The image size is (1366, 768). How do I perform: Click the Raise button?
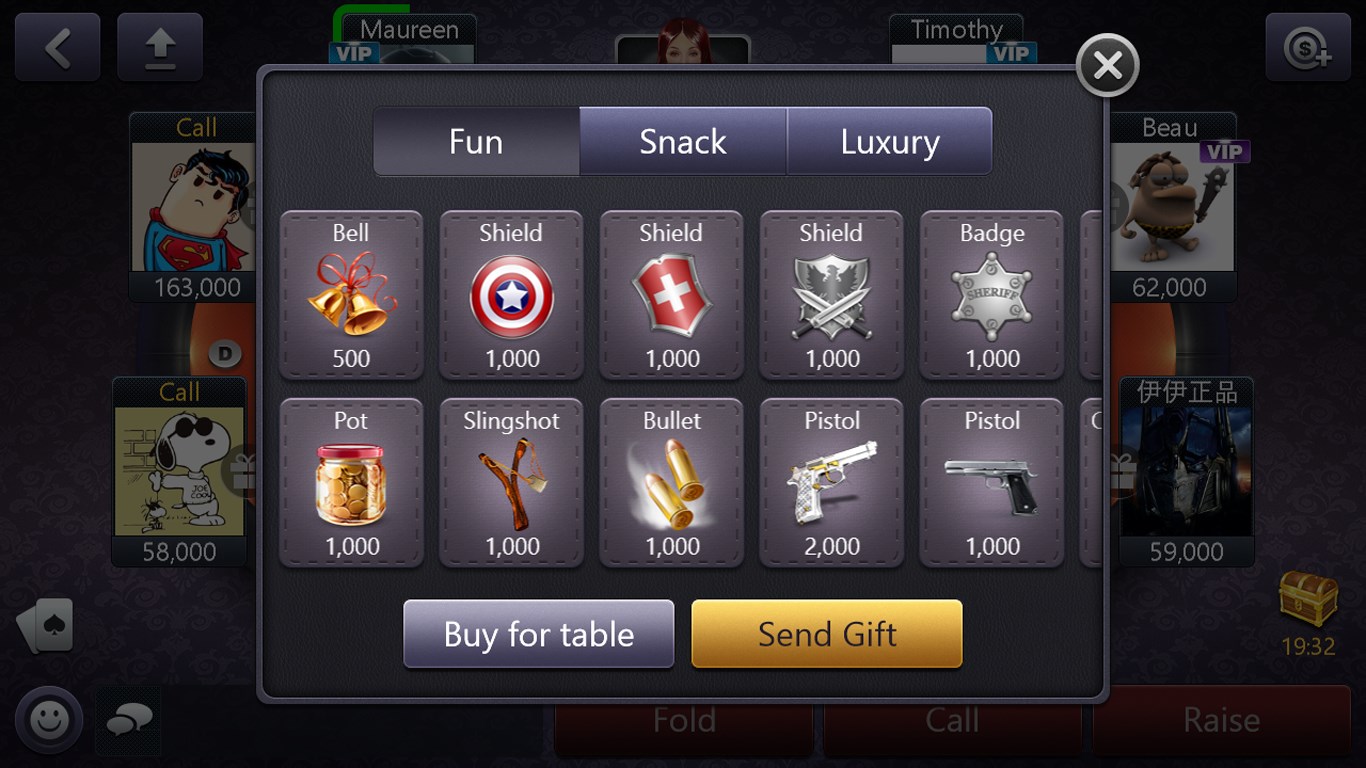1222,719
